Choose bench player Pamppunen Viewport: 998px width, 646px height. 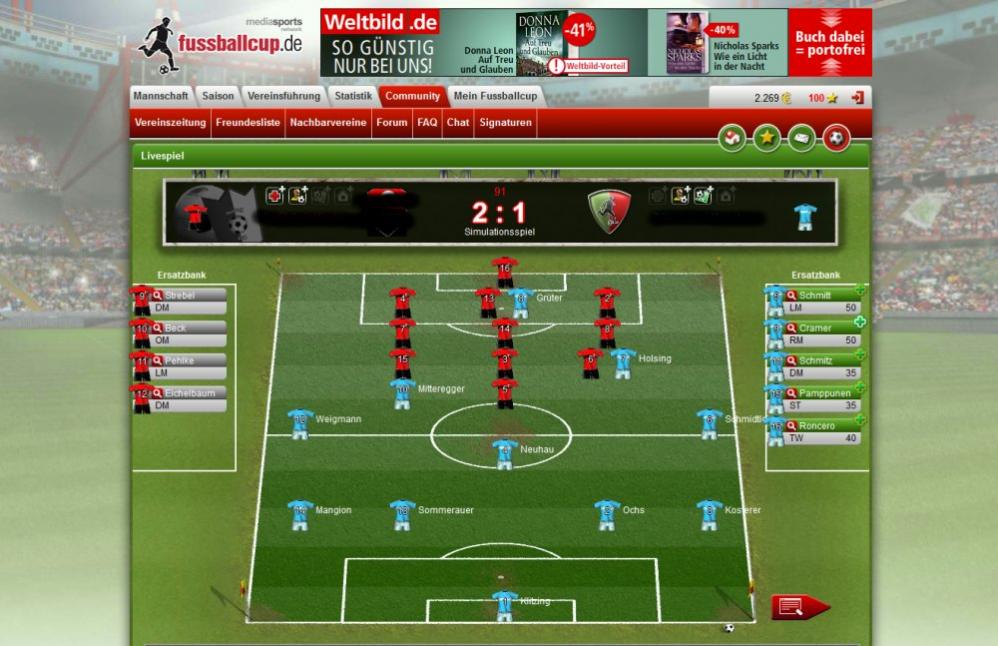click(x=822, y=394)
